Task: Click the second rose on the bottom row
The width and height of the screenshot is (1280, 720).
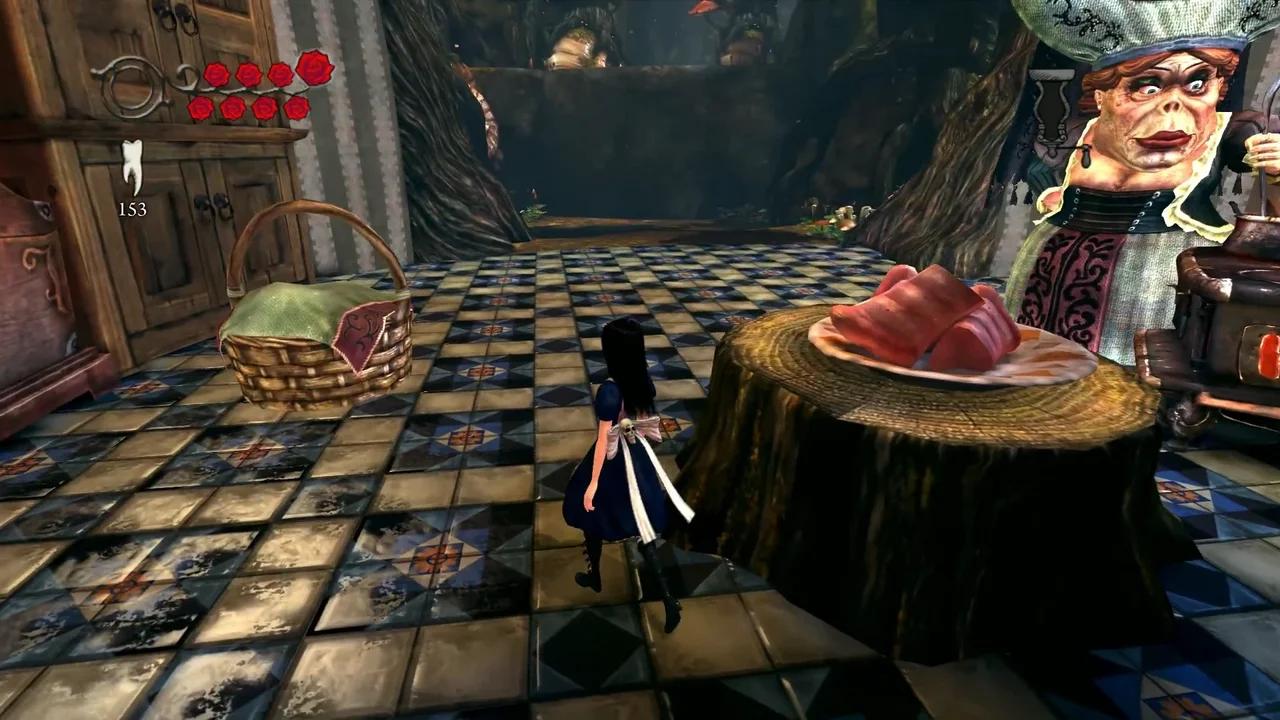Action: pyautogui.click(x=232, y=107)
